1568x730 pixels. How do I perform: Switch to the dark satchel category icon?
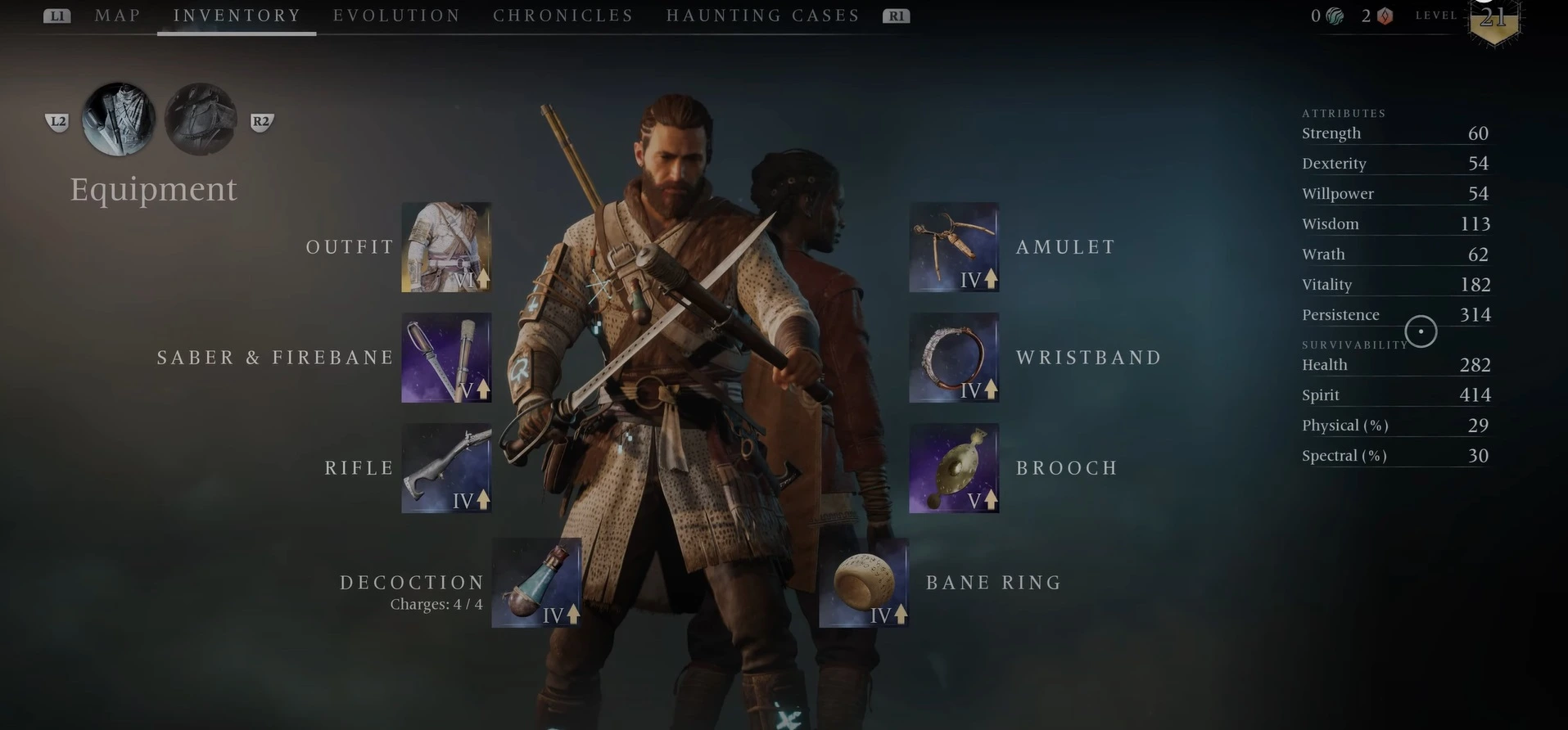click(201, 119)
